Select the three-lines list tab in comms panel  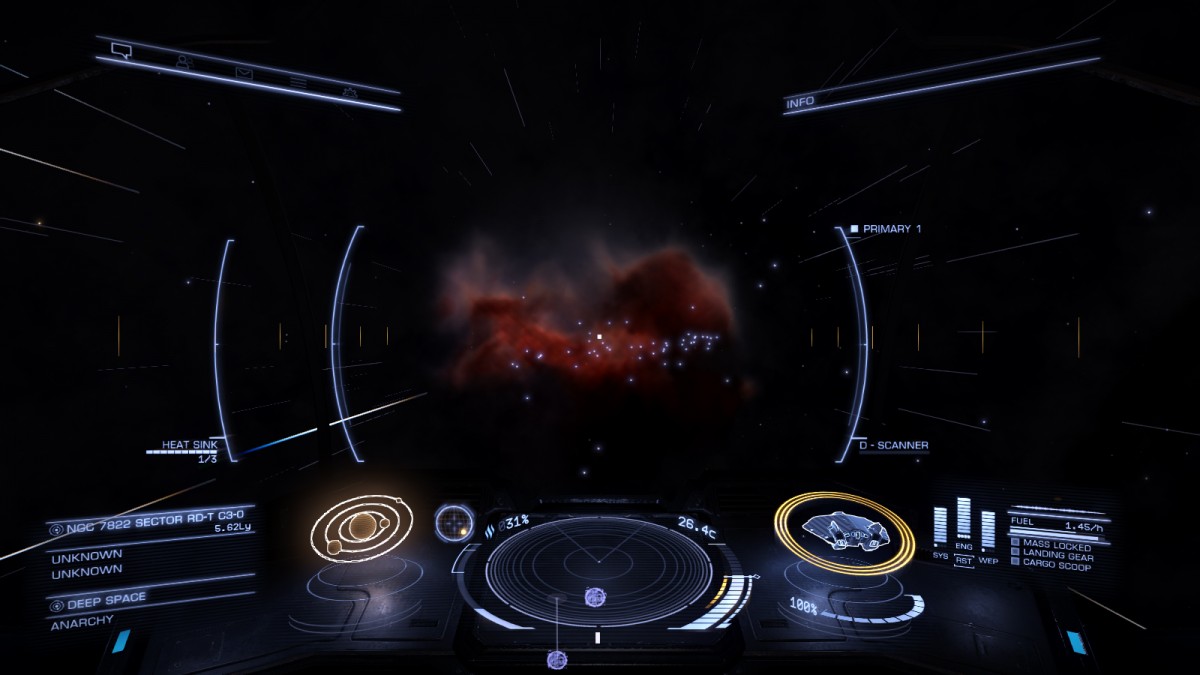(x=297, y=82)
